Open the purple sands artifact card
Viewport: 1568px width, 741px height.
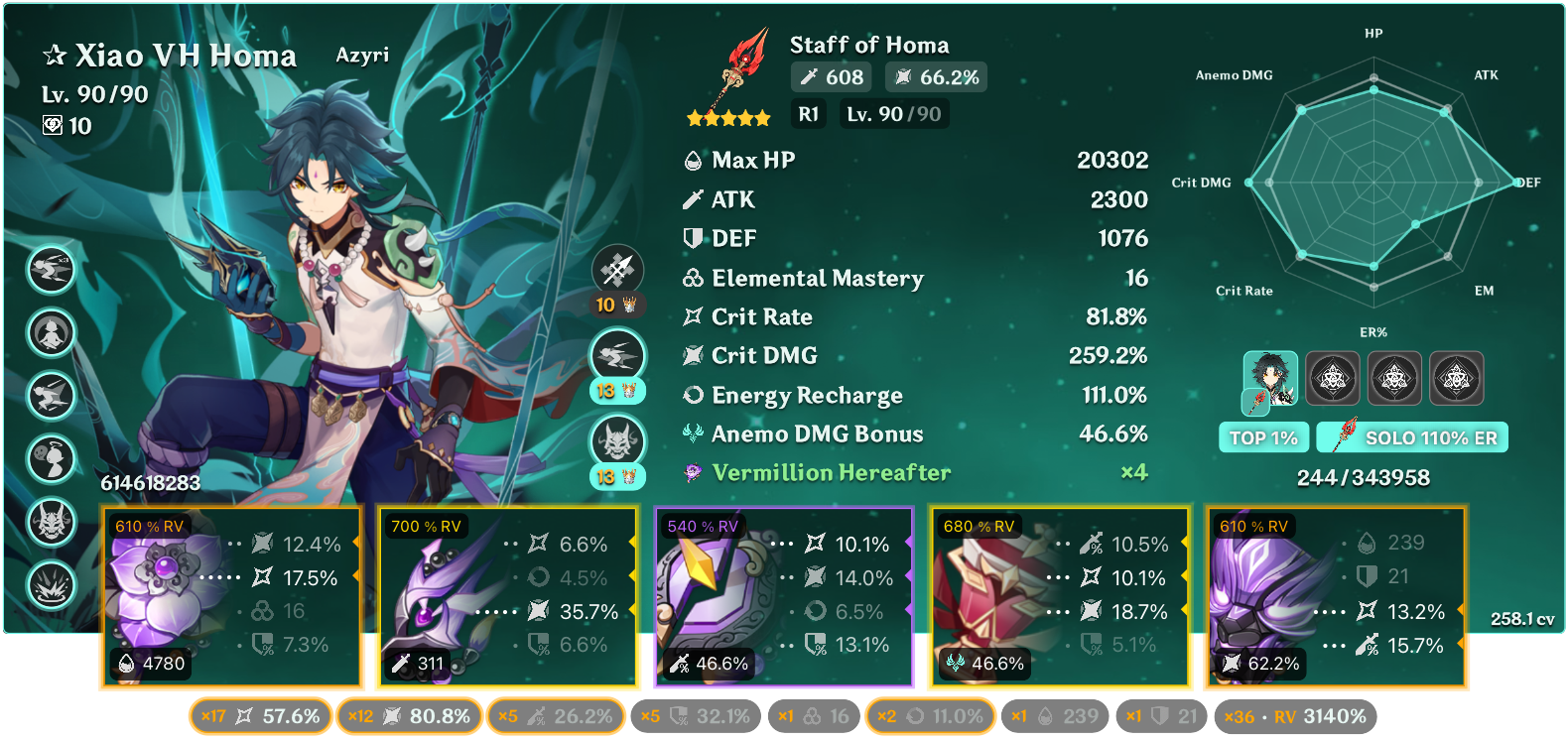coord(784,597)
